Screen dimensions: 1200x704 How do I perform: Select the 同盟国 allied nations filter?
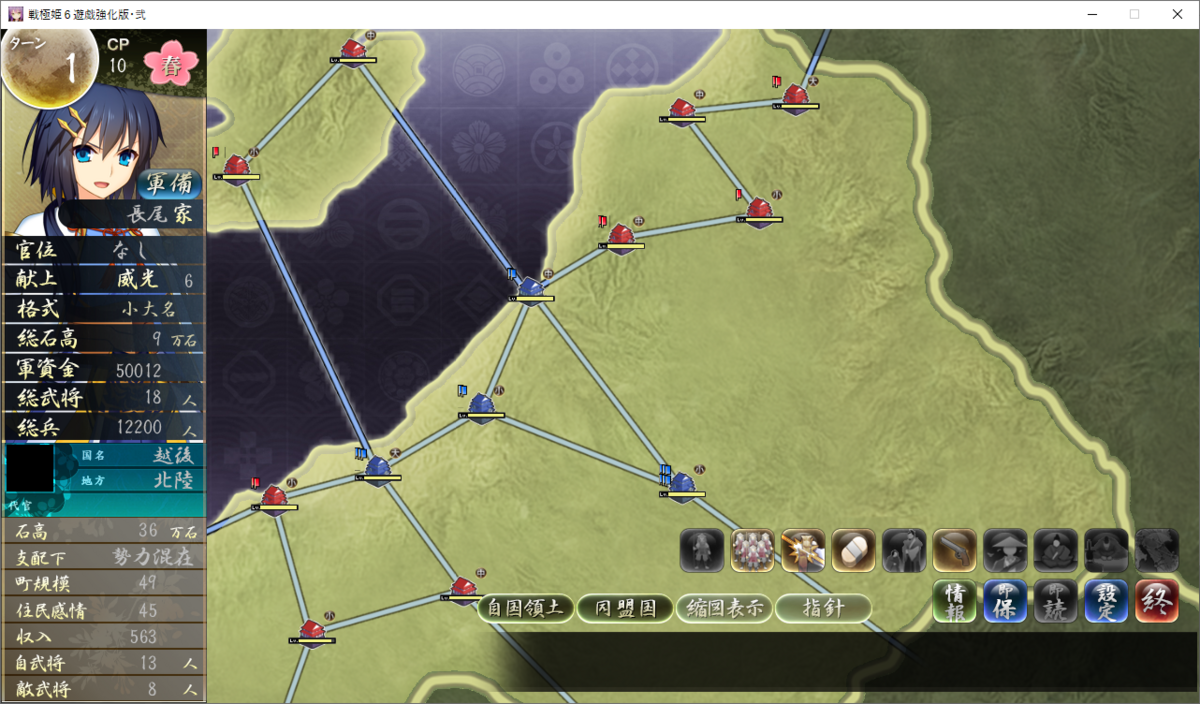(x=625, y=608)
